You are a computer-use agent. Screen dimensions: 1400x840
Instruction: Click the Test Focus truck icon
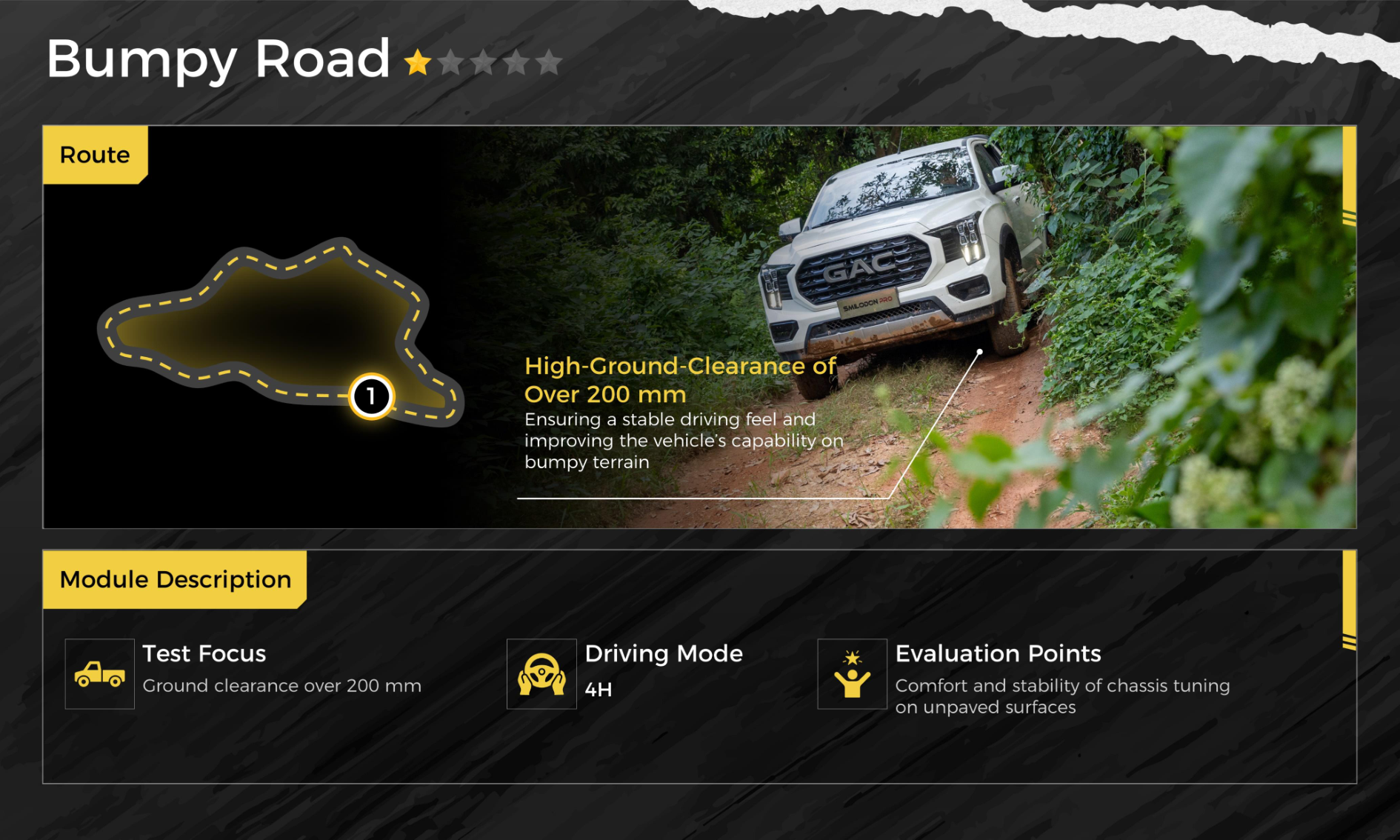click(100, 674)
